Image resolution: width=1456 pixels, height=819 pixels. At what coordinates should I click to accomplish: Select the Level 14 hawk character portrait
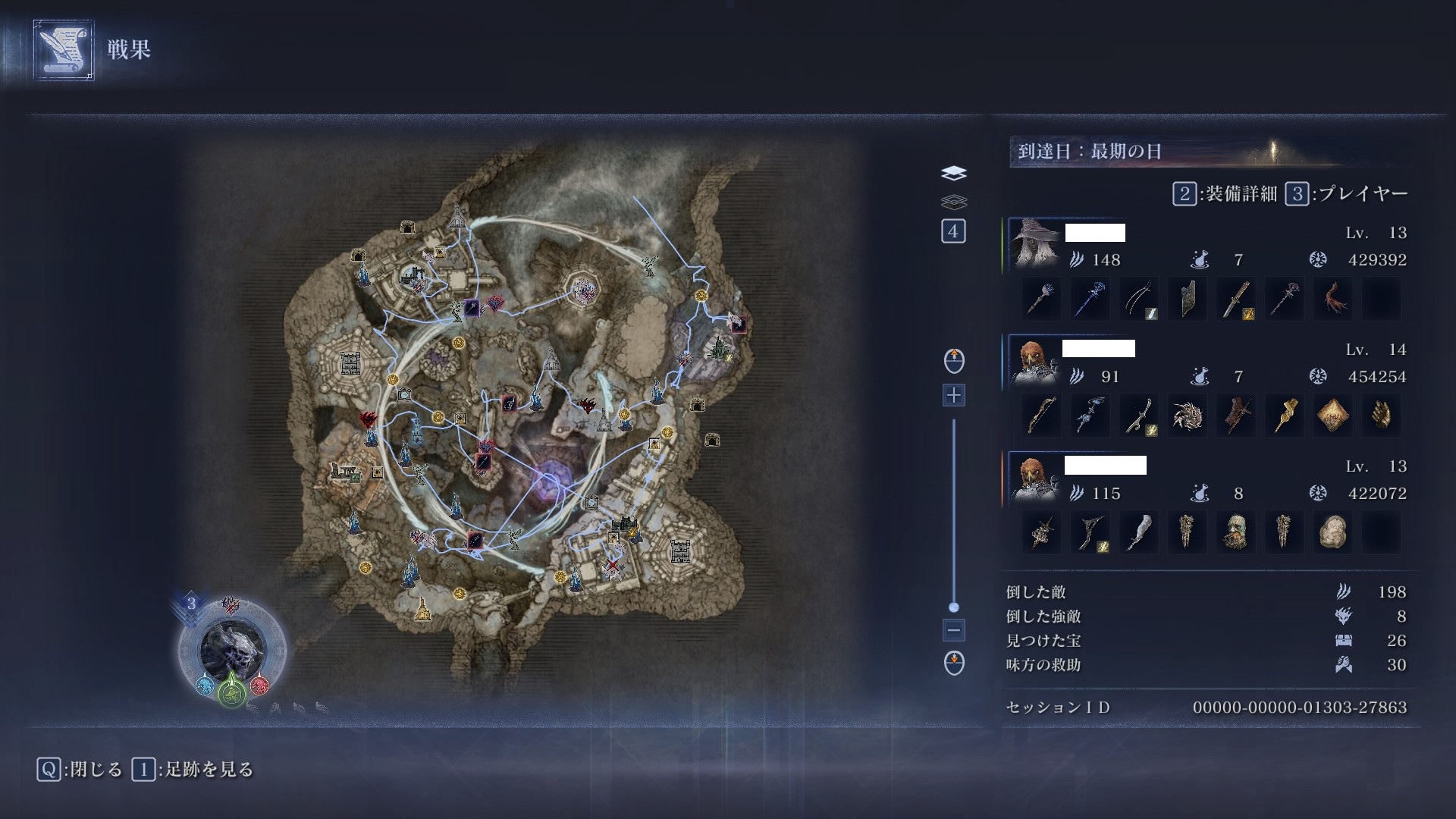[x=1034, y=361]
